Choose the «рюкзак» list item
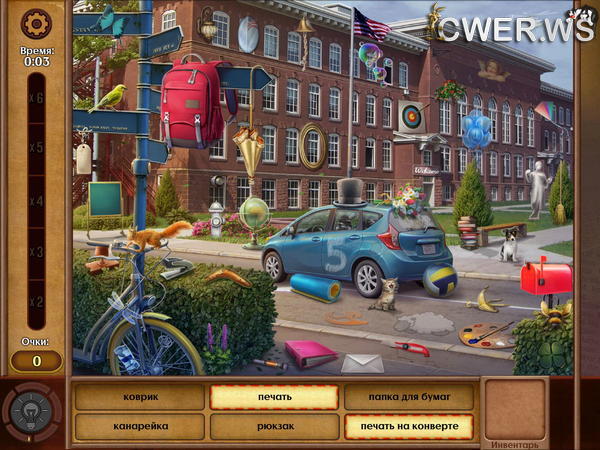 pos(273,426)
